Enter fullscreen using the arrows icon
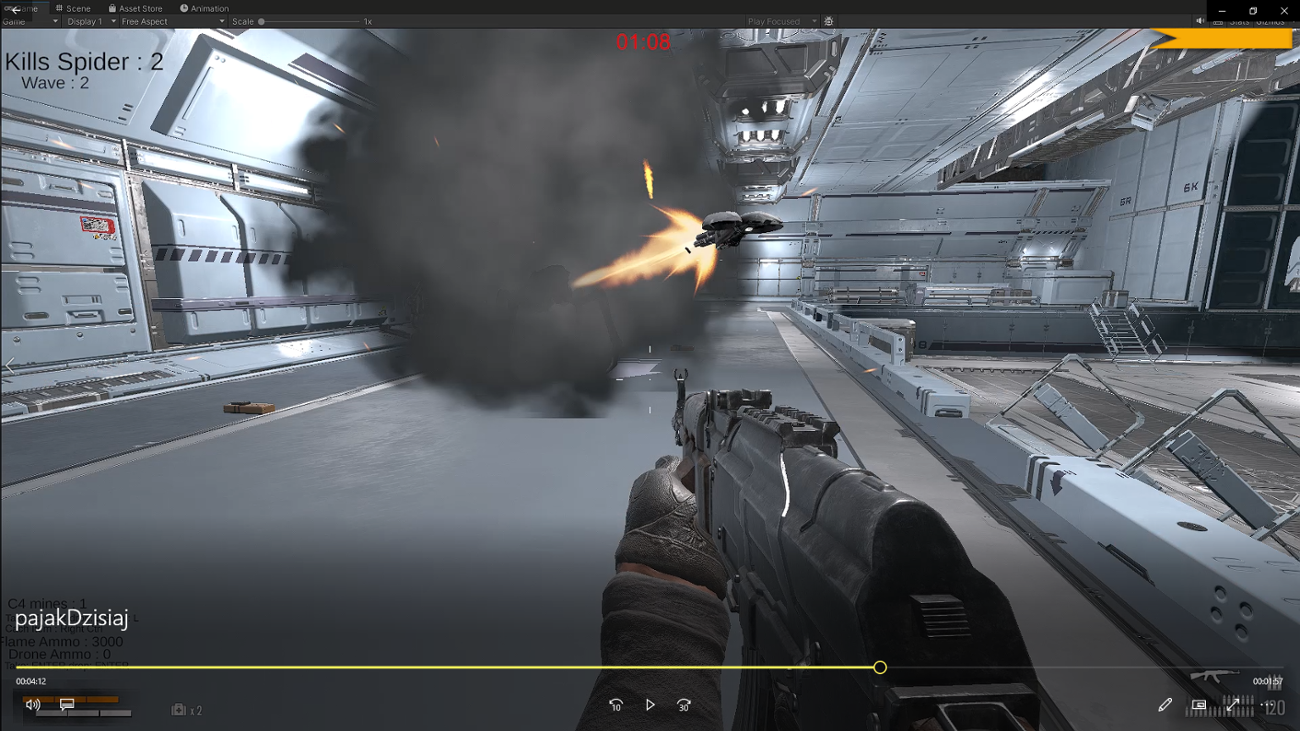The width and height of the screenshot is (1300, 731). pos(1233,703)
